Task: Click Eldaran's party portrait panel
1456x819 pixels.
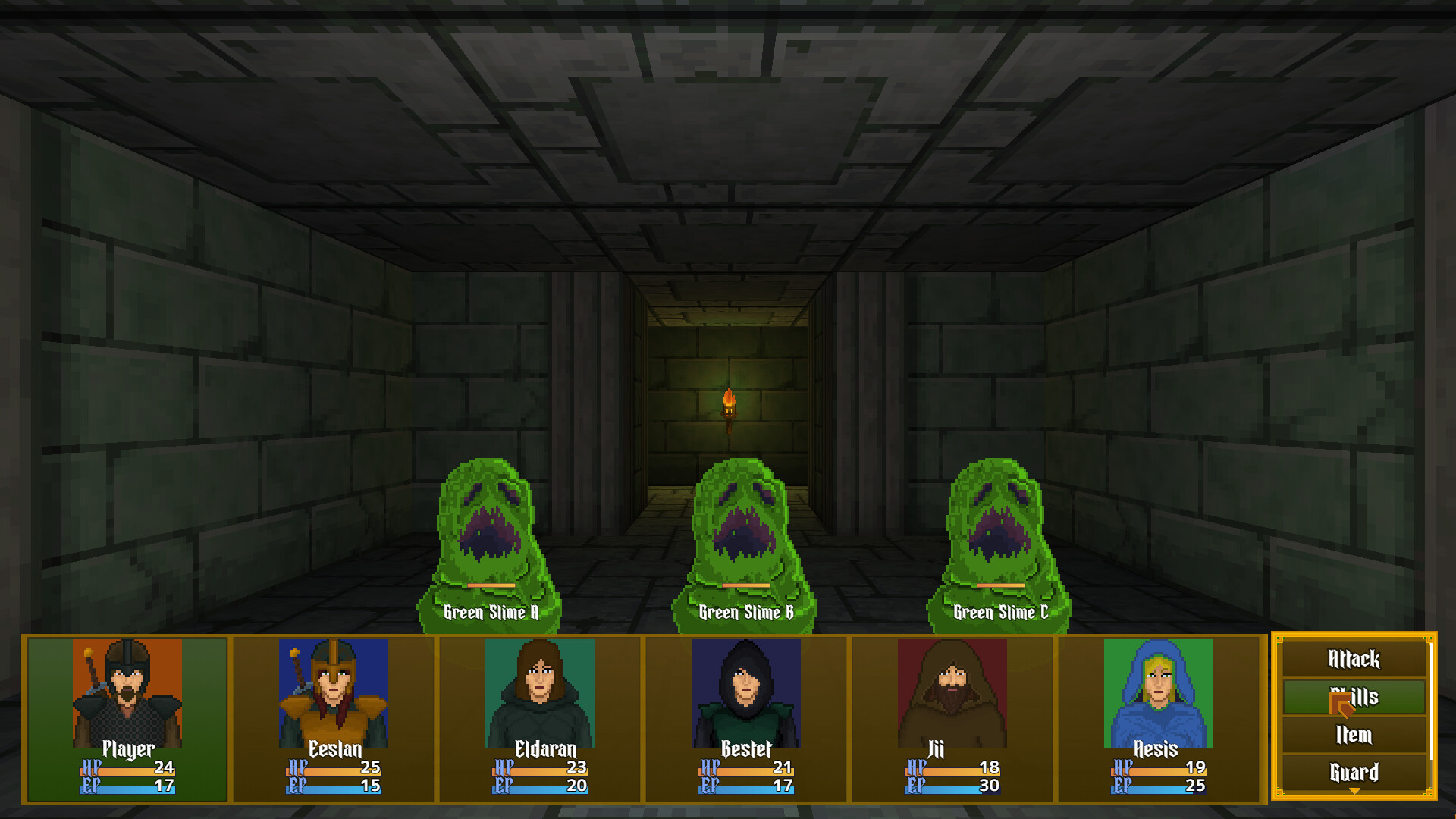Action: click(540, 718)
